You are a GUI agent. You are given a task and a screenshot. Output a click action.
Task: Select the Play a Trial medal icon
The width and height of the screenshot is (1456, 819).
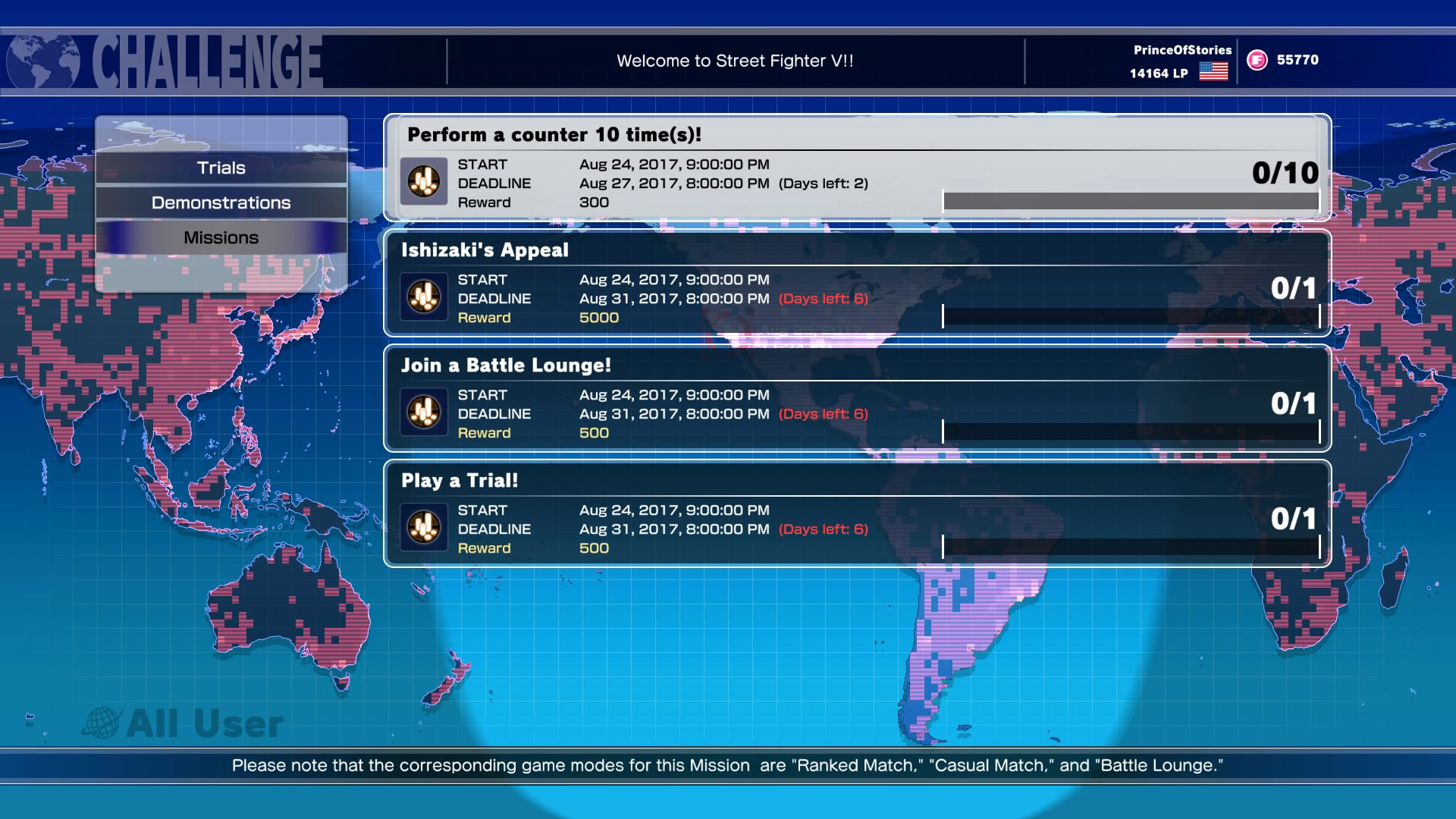(422, 529)
